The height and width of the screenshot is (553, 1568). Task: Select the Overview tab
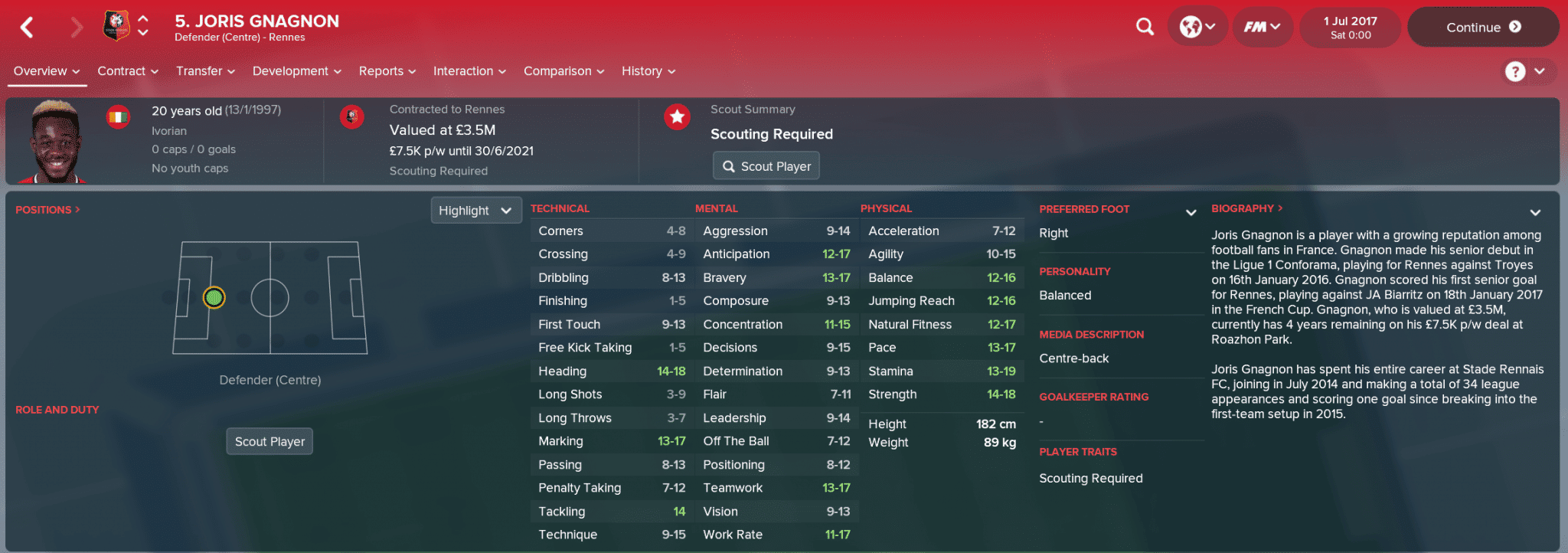tap(47, 71)
